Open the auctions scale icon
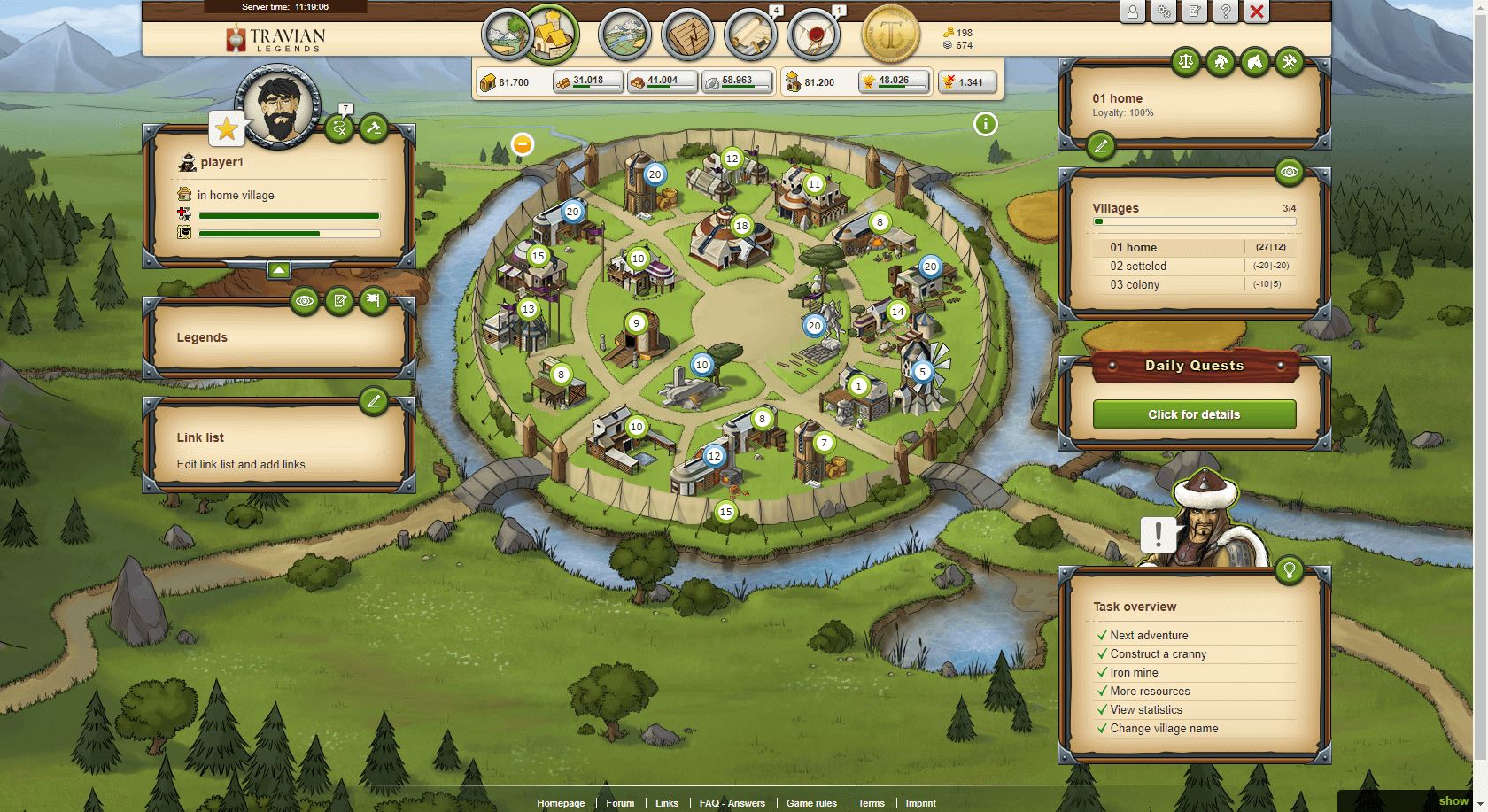The width and height of the screenshot is (1488, 812). tap(1186, 63)
